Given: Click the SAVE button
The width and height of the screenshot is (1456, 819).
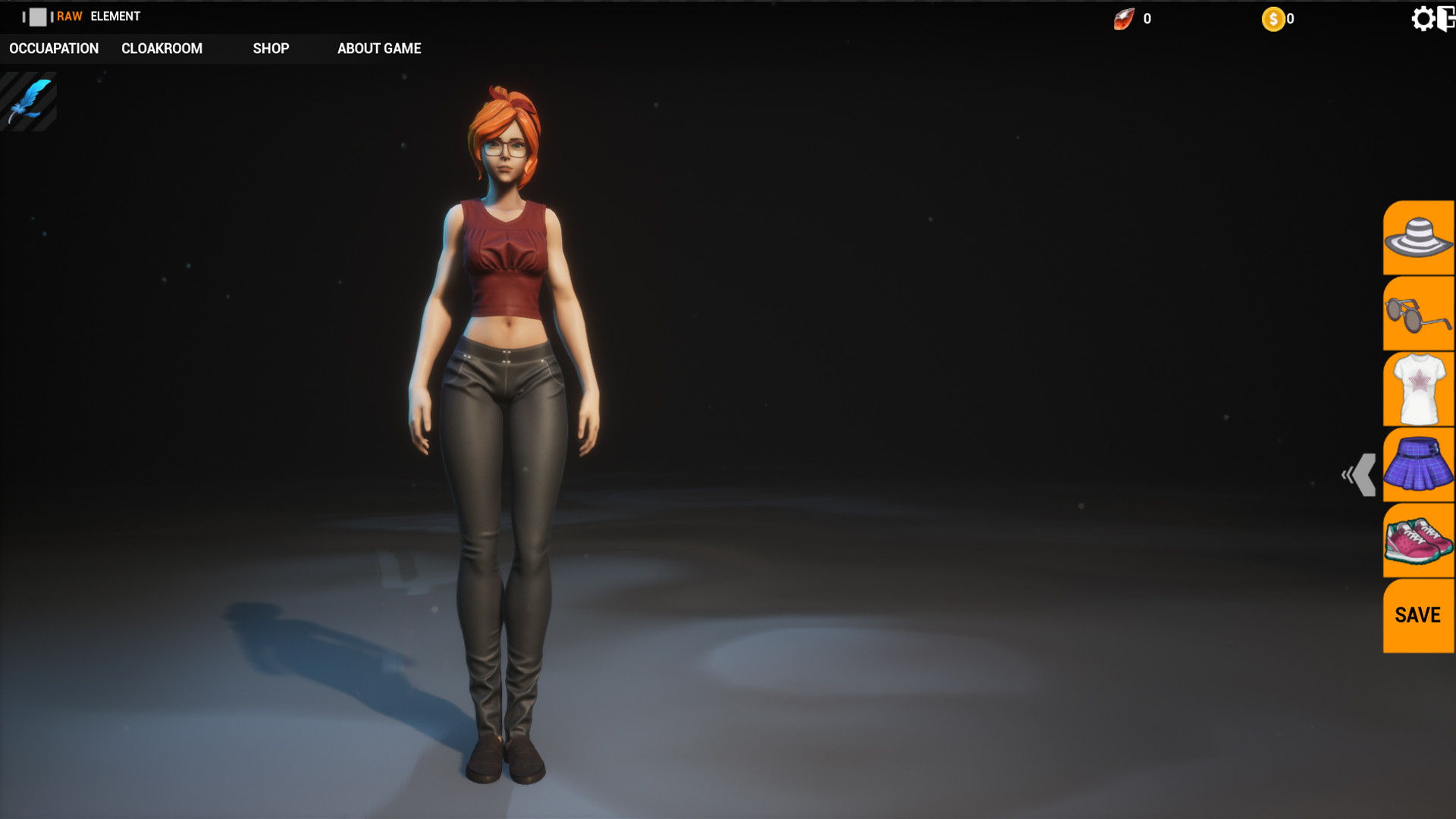Looking at the screenshot, I should coord(1417,615).
